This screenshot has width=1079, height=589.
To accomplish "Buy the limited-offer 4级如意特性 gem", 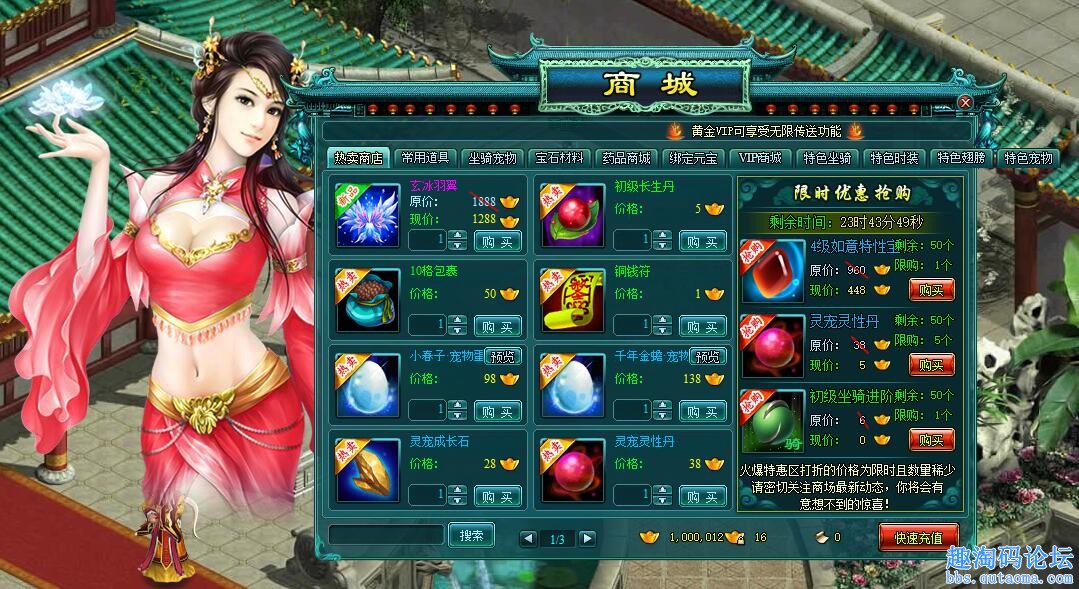I will (931, 290).
